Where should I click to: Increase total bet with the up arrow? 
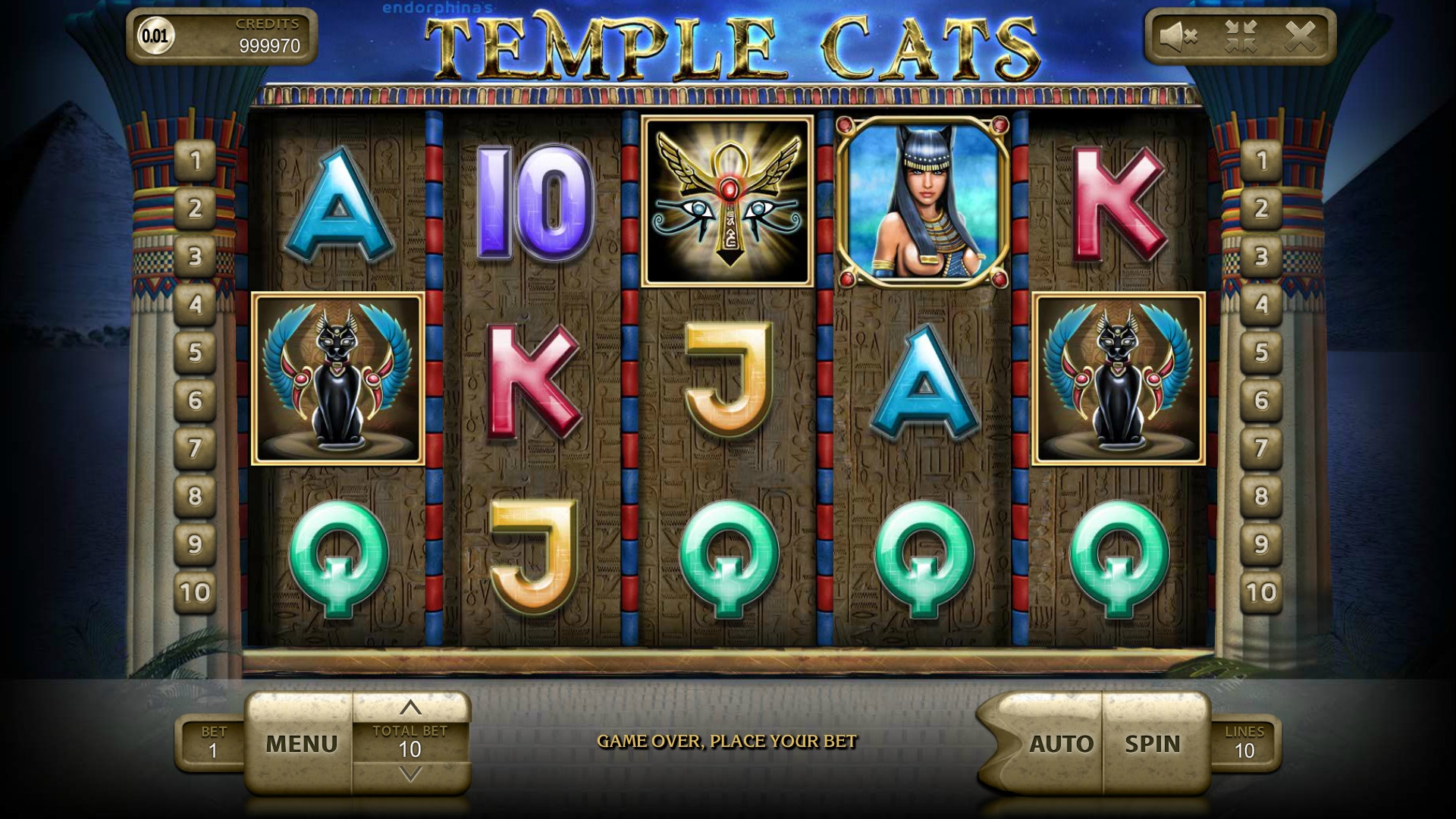tap(410, 708)
